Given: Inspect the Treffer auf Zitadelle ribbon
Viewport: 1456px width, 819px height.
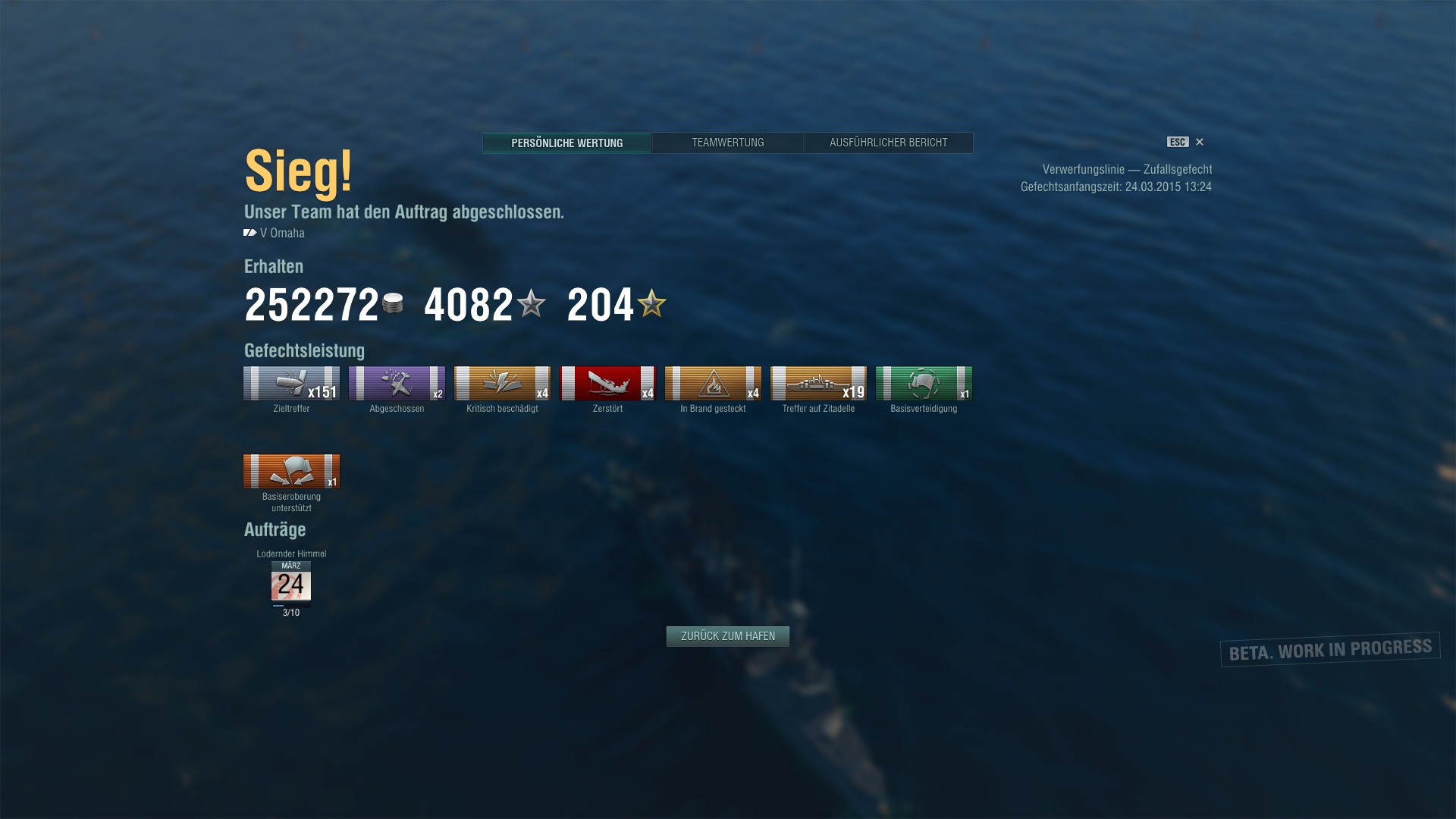Looking at the screenshot, I should 818,384.
